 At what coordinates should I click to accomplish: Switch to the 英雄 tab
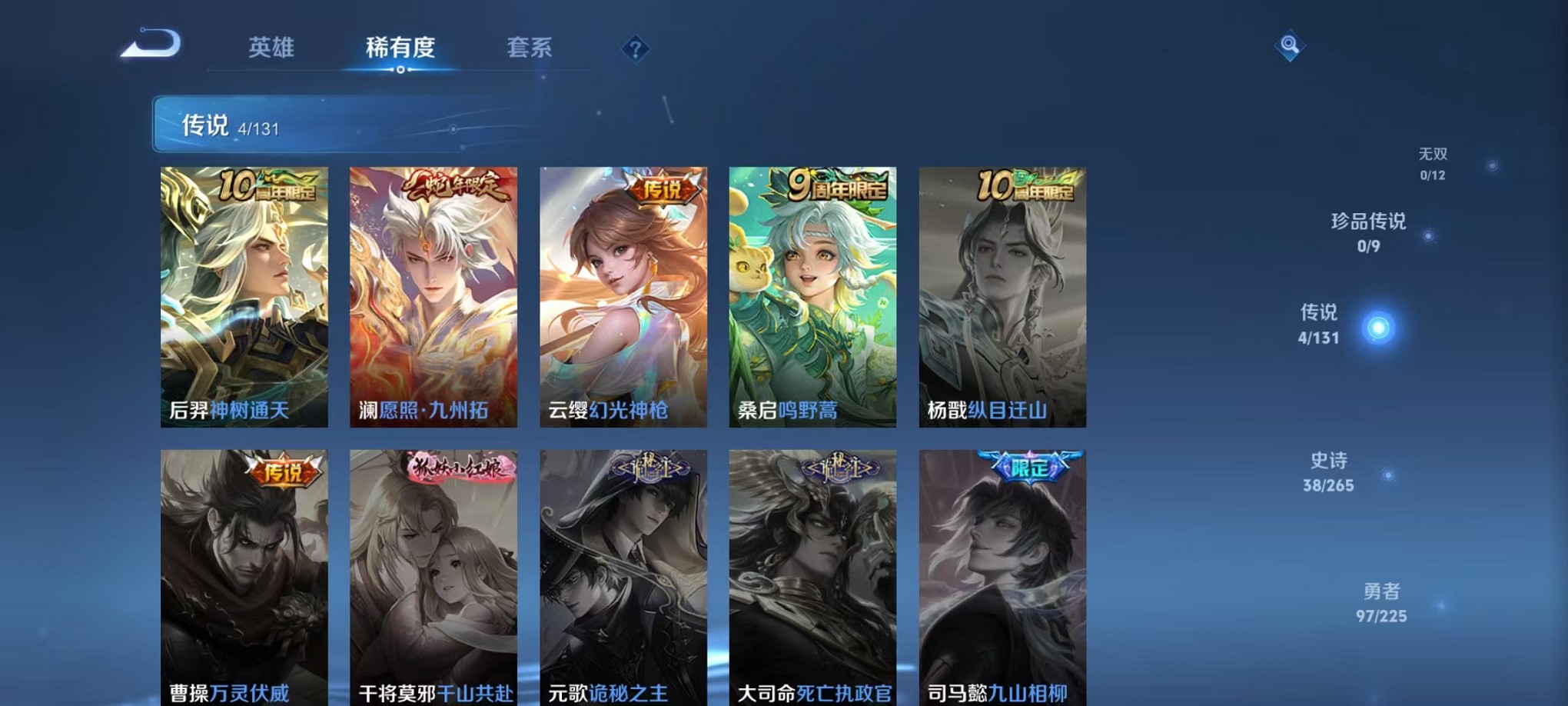271,48
